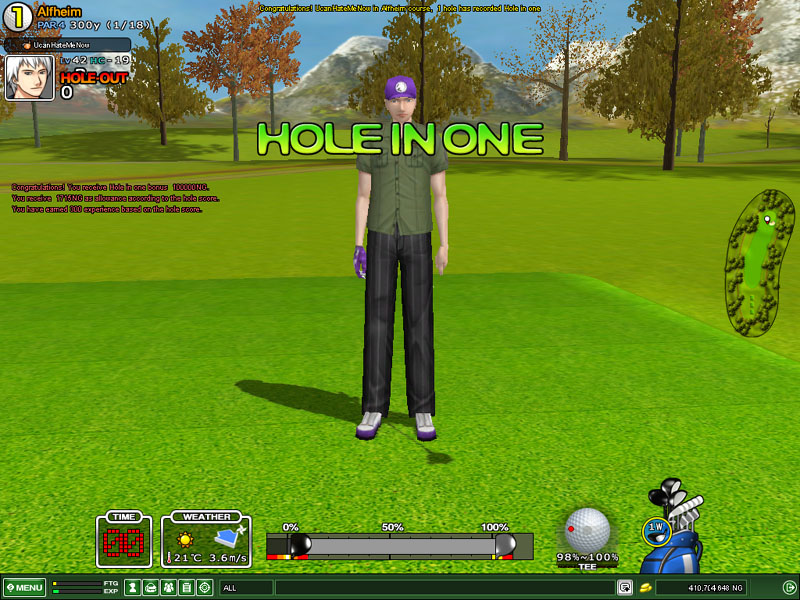Screen dimensions: 800x600
Task: Open the inventory bag icon
Action: click(149, 587)
